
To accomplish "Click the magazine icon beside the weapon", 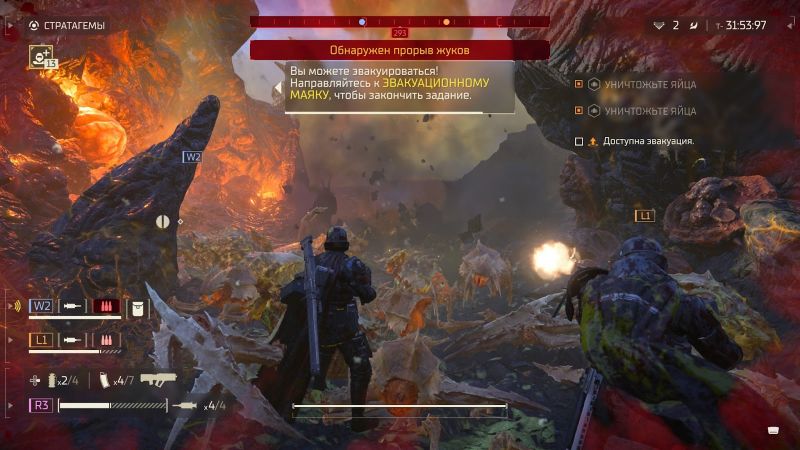I will click(x=103, y=380).
